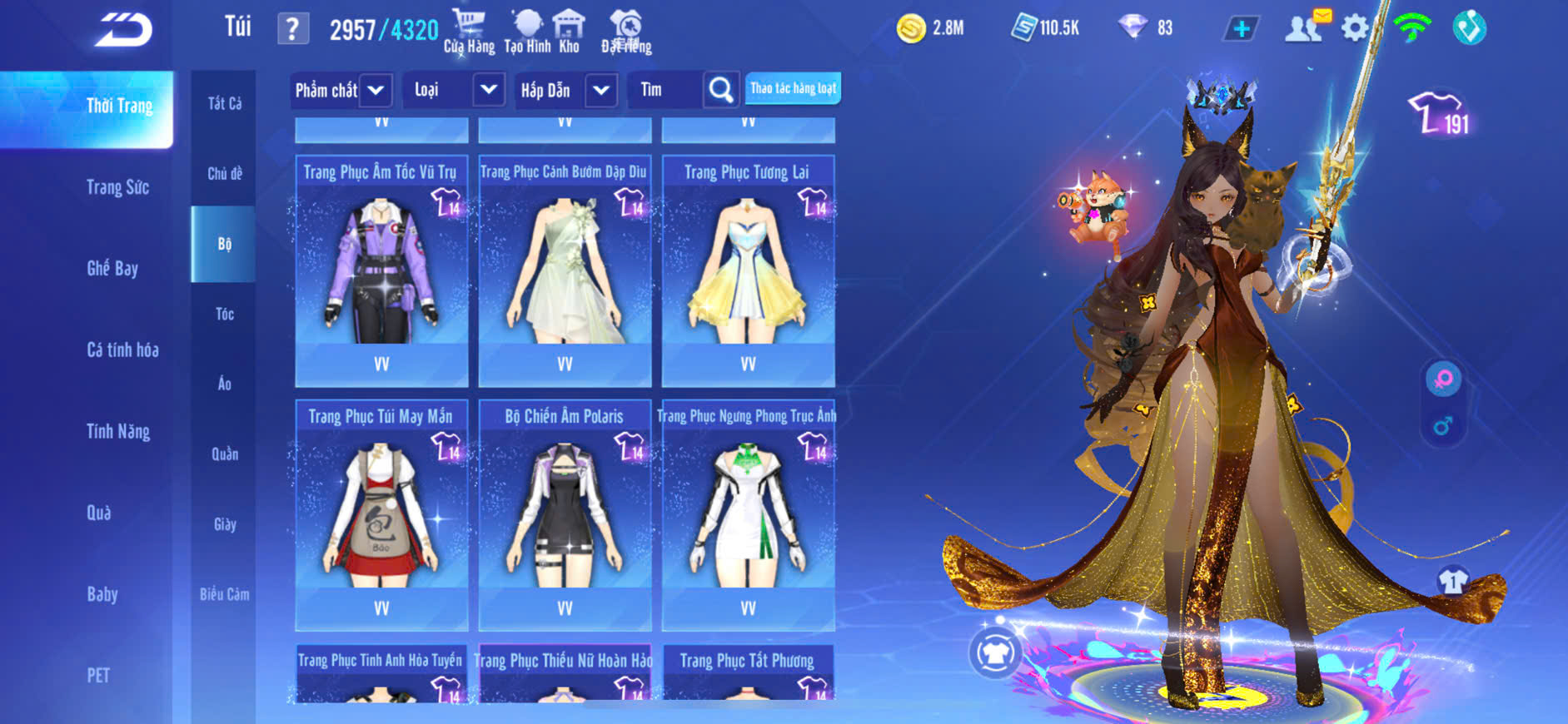Show the Tất Cả item filter
The height and width of the screenshot is (724, 1568).
click(224, 103)
